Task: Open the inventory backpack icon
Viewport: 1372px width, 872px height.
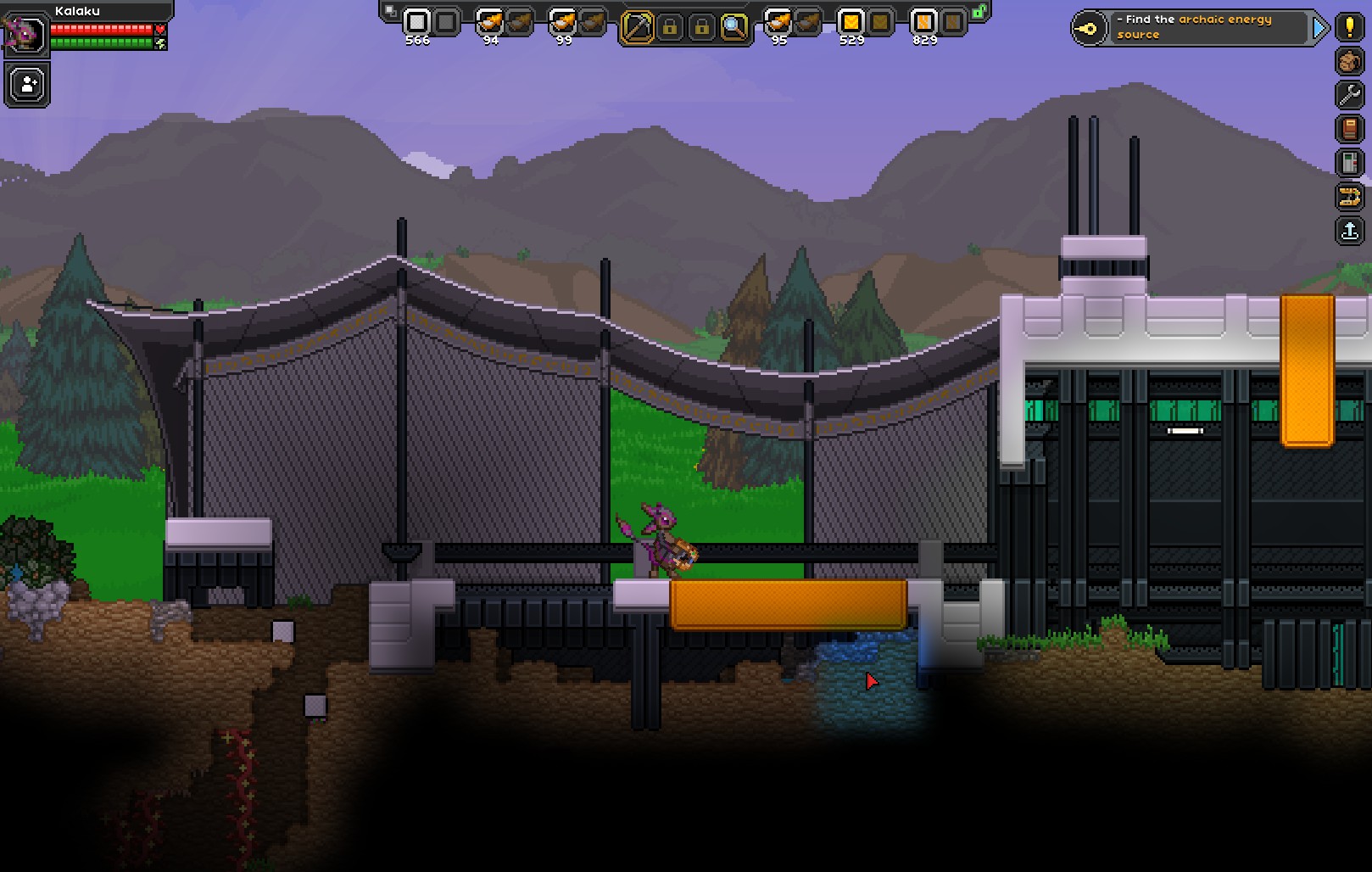Action: point(1349,61)
